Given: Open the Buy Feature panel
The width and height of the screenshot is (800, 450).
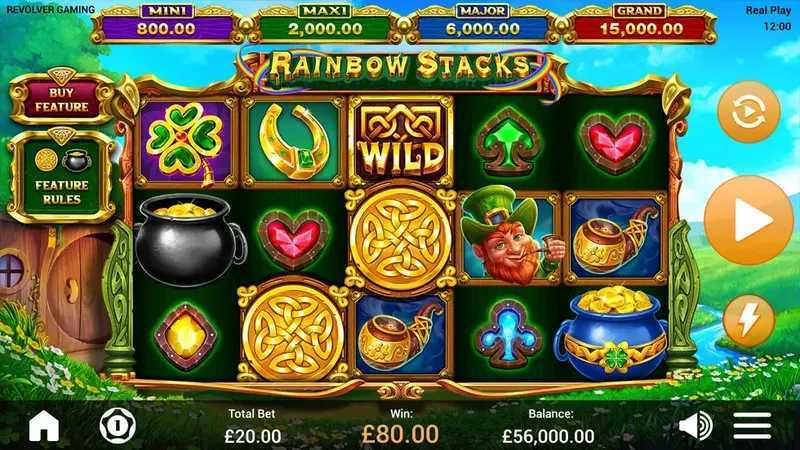Looking at the screenshot, I should (x=61, y=99).
